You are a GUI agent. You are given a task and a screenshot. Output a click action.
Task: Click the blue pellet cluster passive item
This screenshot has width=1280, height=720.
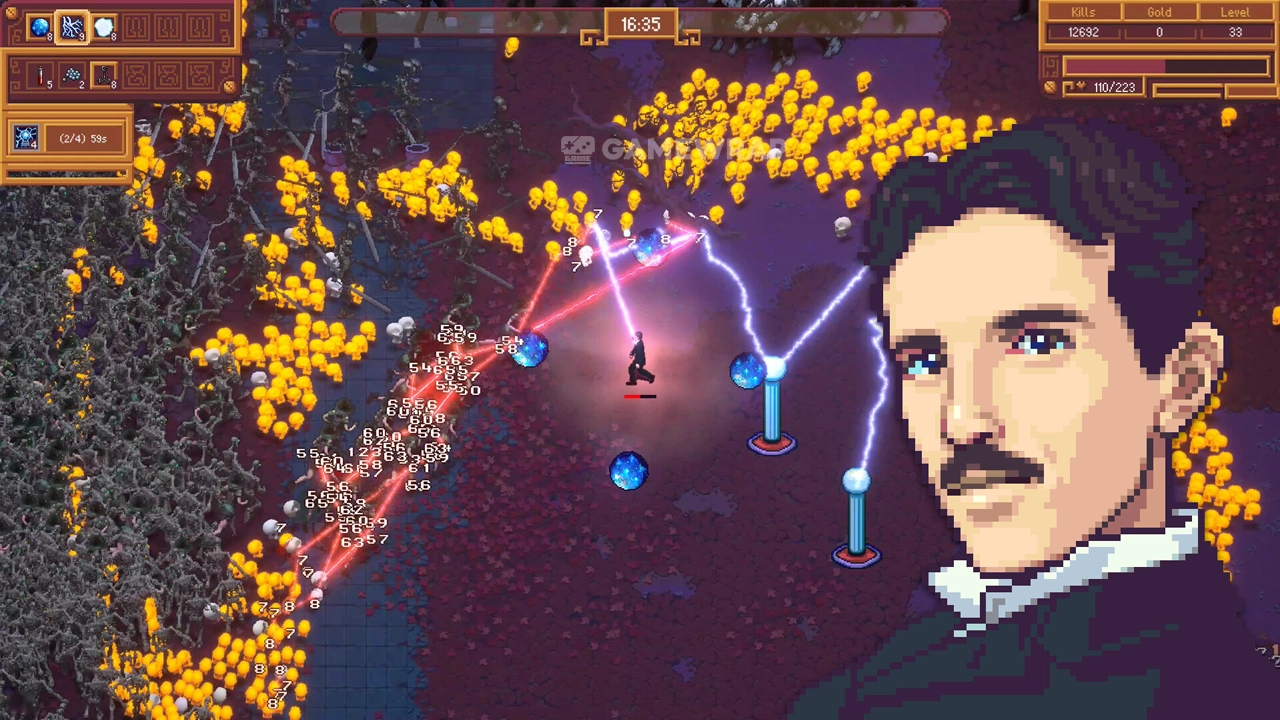coord(72,75)
